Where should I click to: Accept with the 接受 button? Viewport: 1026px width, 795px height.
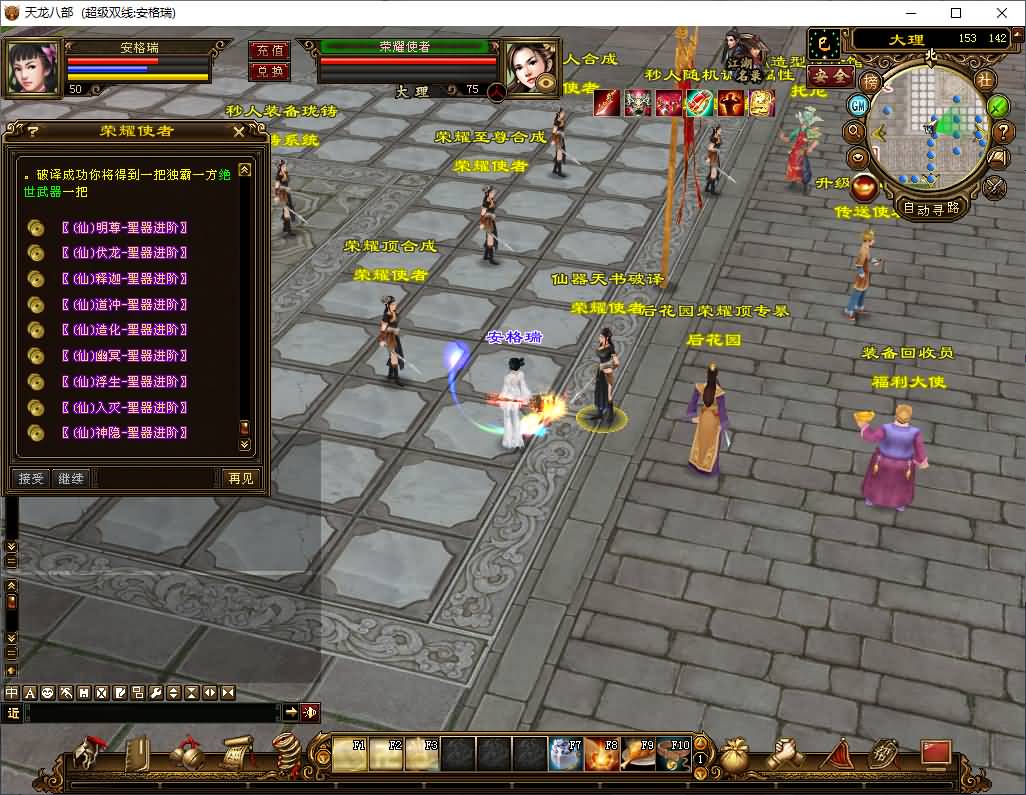point(31,479)
